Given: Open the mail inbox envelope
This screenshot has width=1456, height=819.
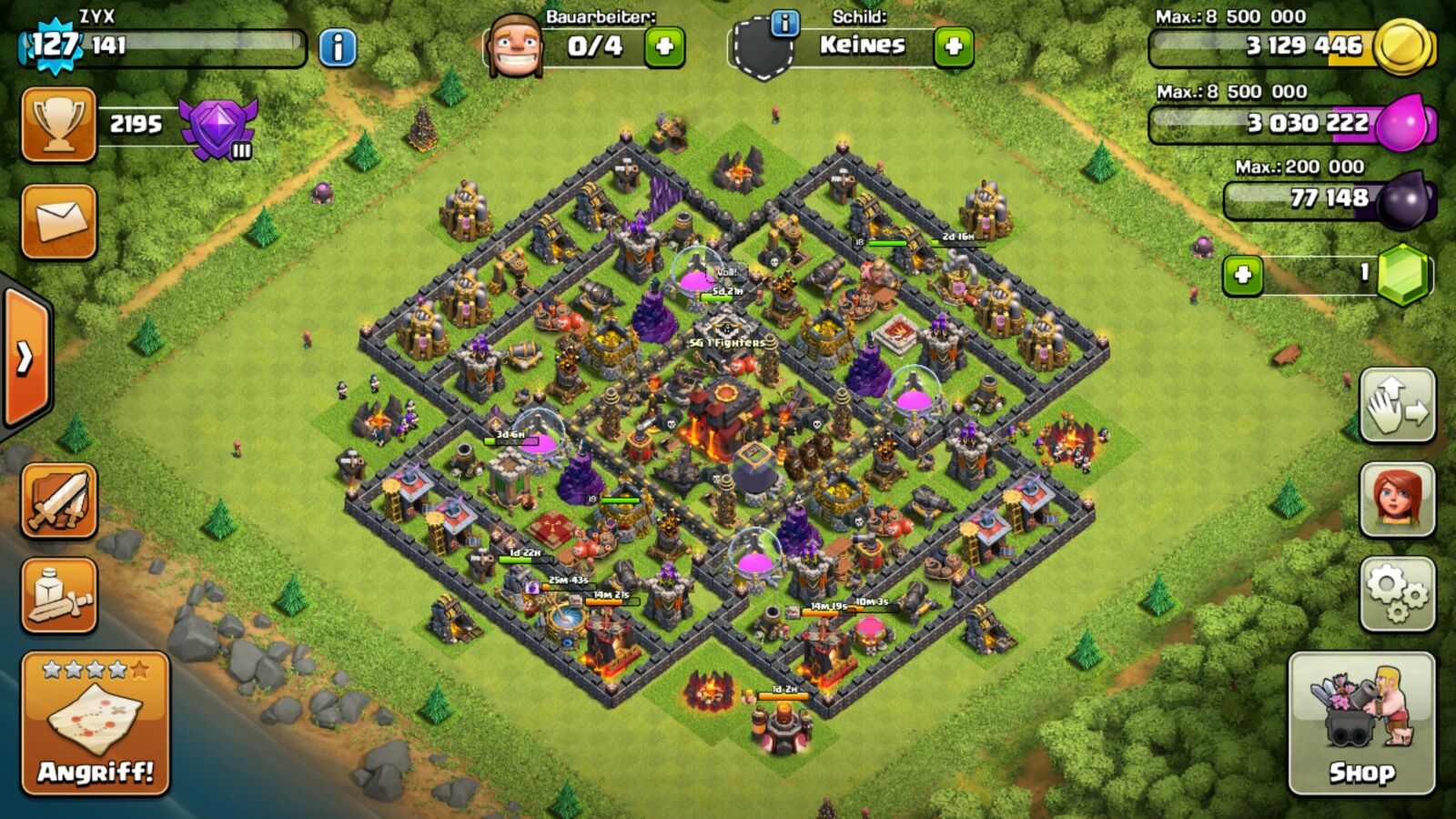Looking at the screenshot, I should click(x=59, y=222).
